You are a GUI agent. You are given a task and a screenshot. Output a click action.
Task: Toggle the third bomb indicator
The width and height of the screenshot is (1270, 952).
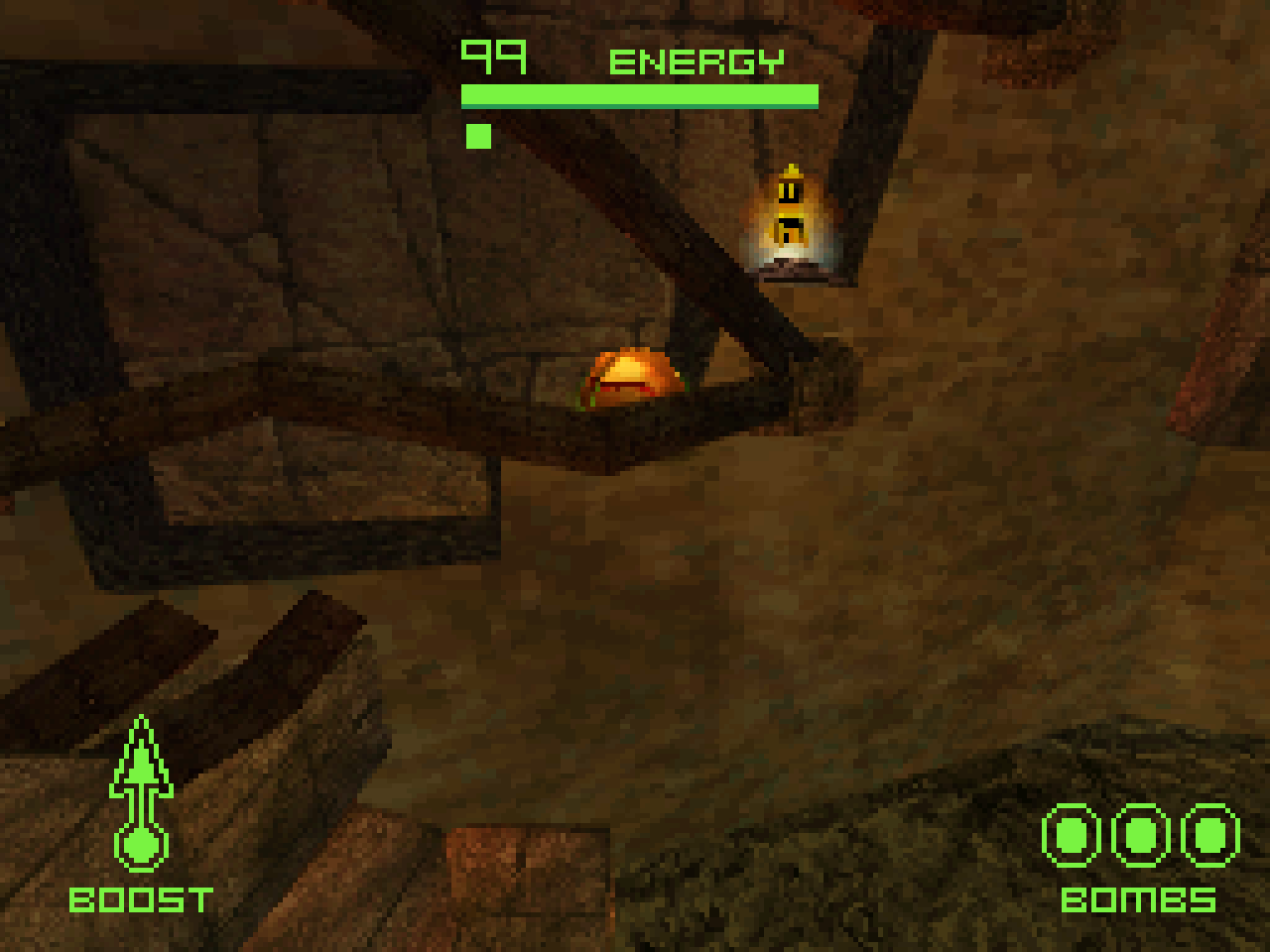tap(1208, 834)
